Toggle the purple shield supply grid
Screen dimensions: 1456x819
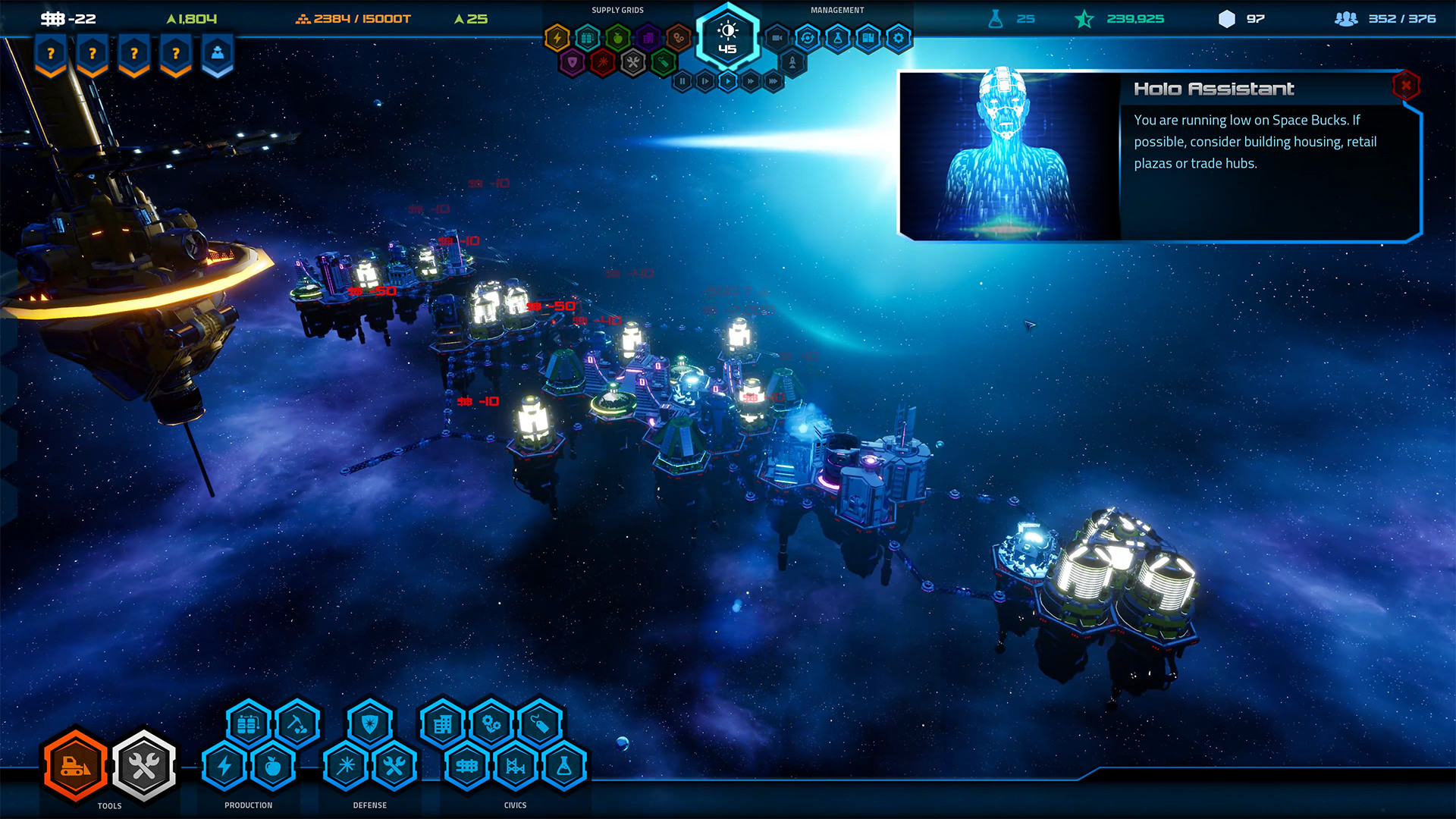click(x=573, y=63)
